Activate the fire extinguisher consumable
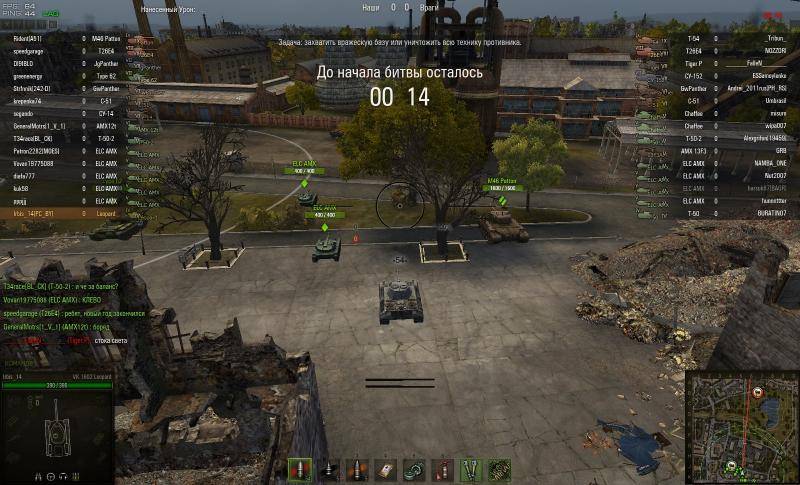The height and width of the screenshot is (485, 800). 442,469
